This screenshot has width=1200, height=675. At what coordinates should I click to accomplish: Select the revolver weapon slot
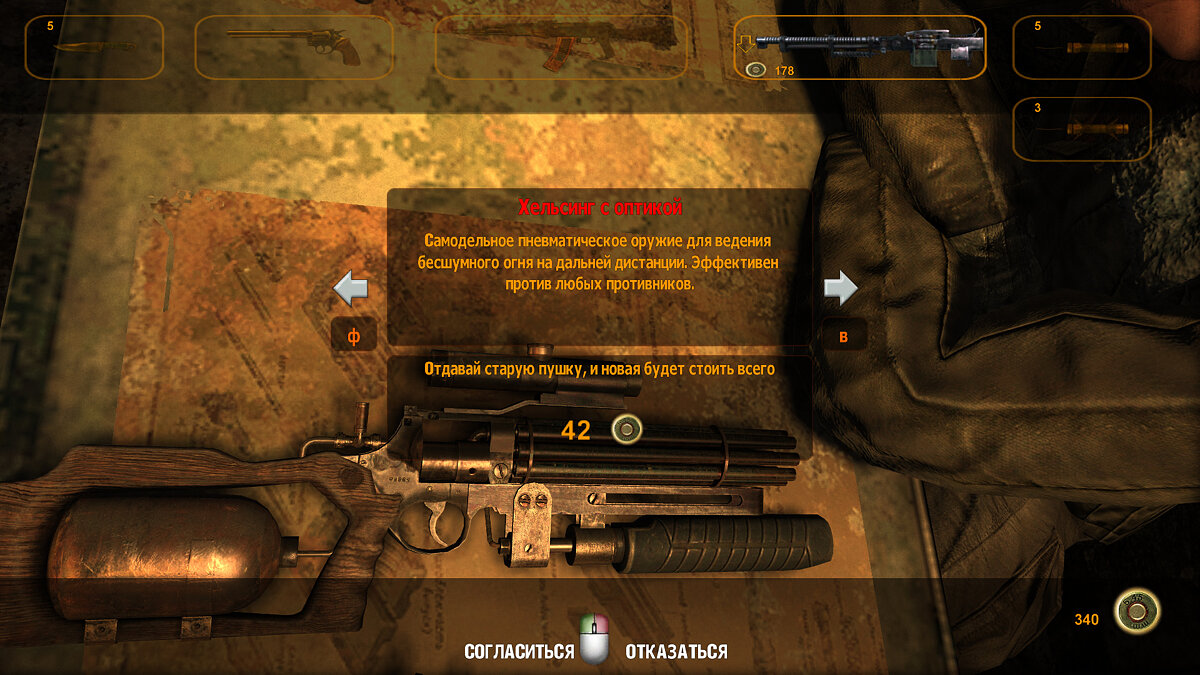click(x=293, y=47)
